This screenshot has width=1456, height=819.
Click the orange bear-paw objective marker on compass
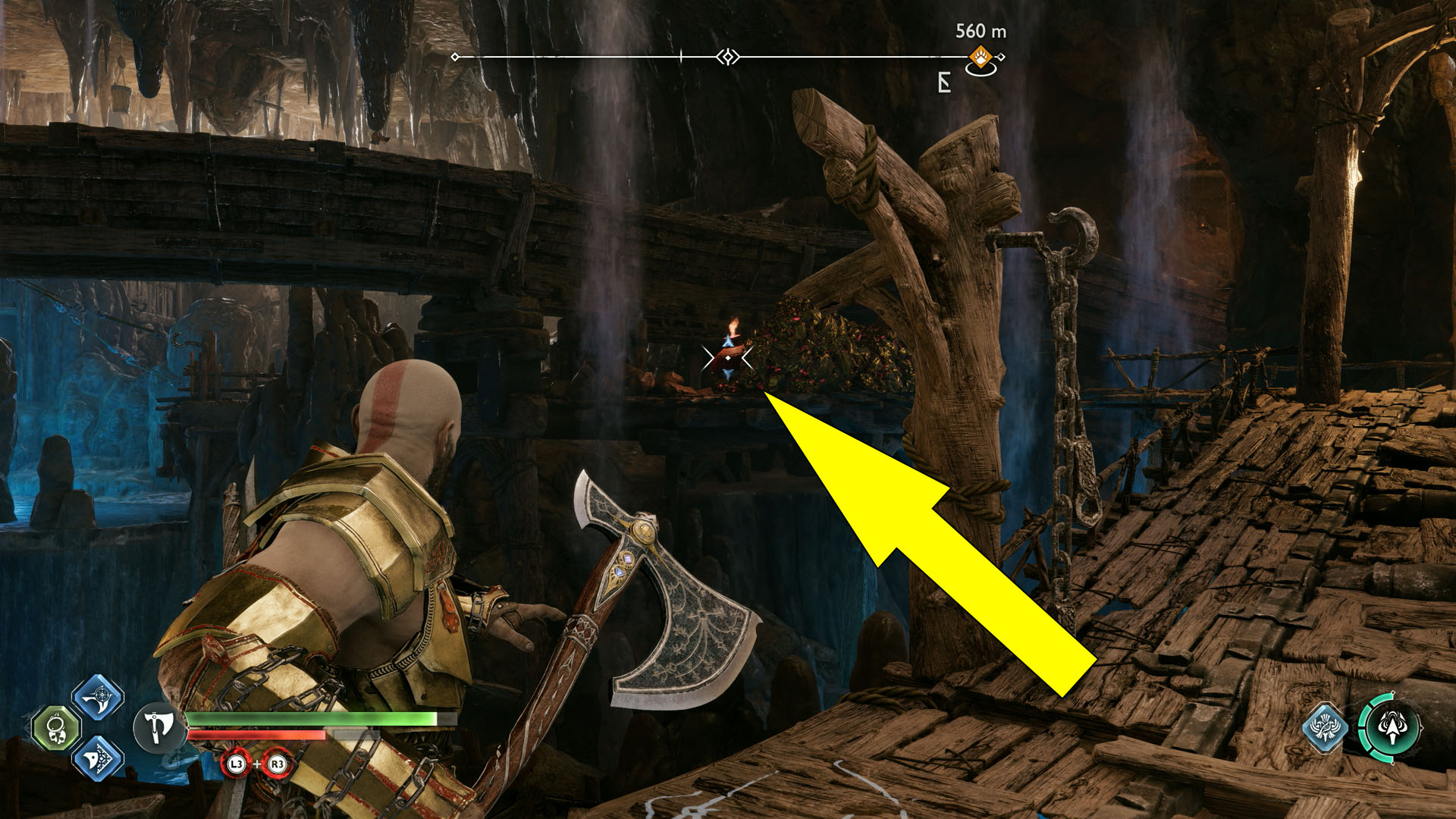pos(982,55)
